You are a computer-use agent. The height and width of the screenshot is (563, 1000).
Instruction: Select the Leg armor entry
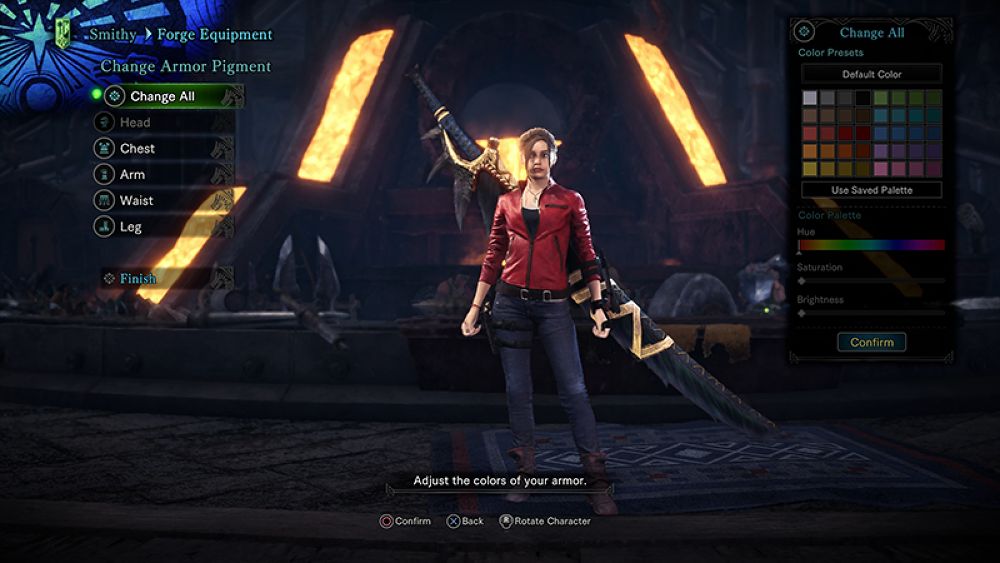click(x=131, y=226)
